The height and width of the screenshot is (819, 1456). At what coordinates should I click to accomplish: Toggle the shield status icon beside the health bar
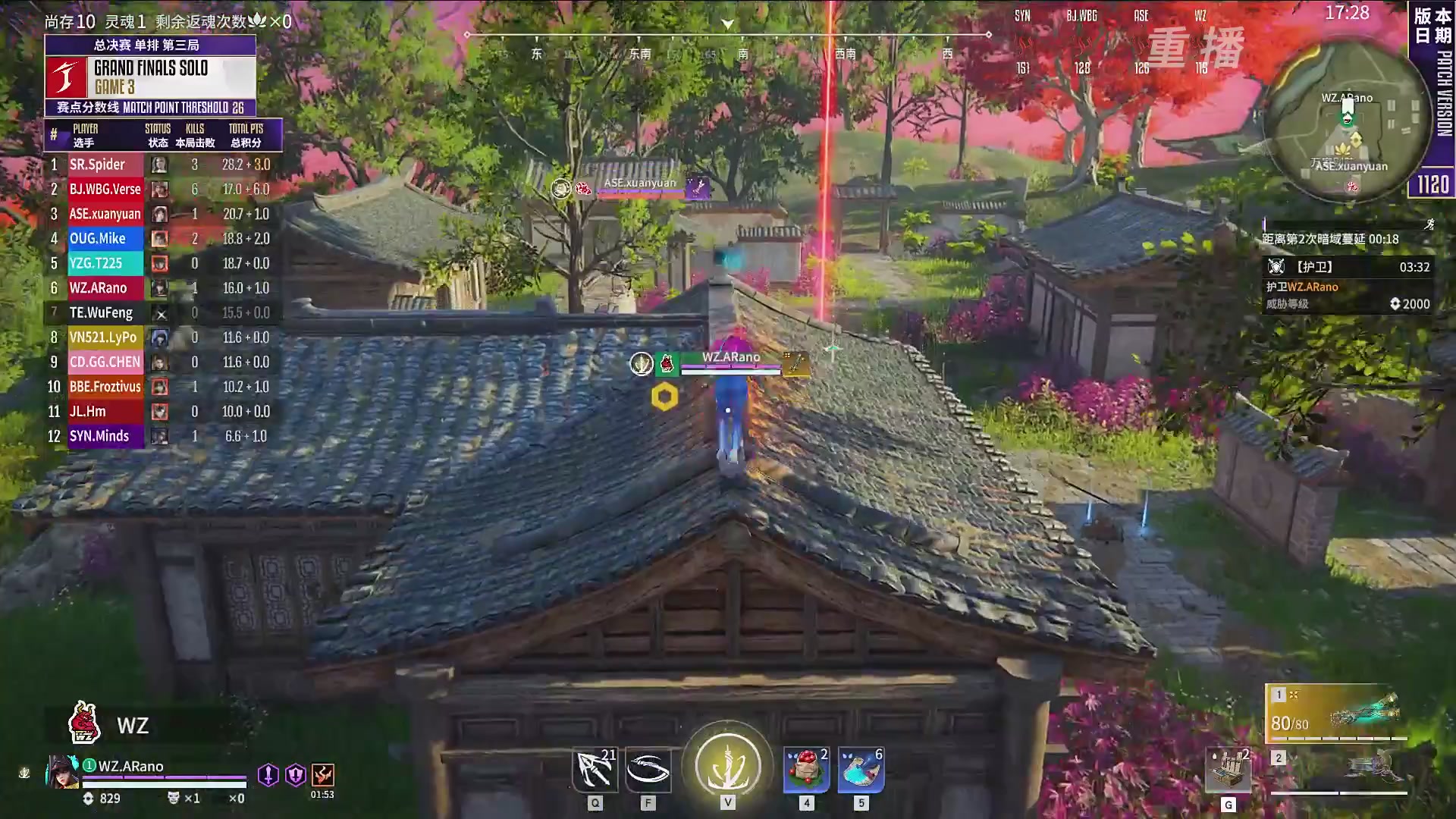tap(295, 774)
